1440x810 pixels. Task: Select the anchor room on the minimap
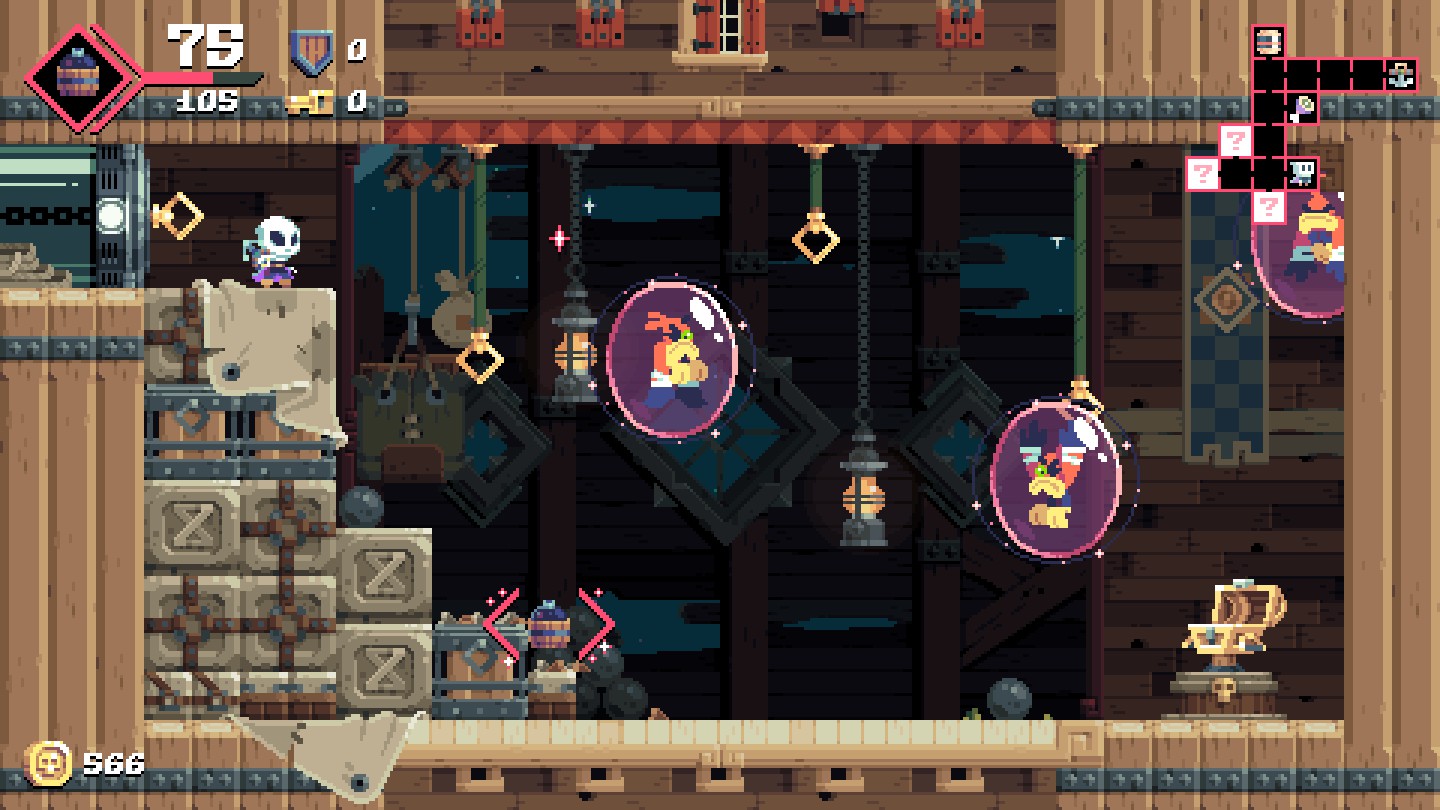pos(1401,76)
